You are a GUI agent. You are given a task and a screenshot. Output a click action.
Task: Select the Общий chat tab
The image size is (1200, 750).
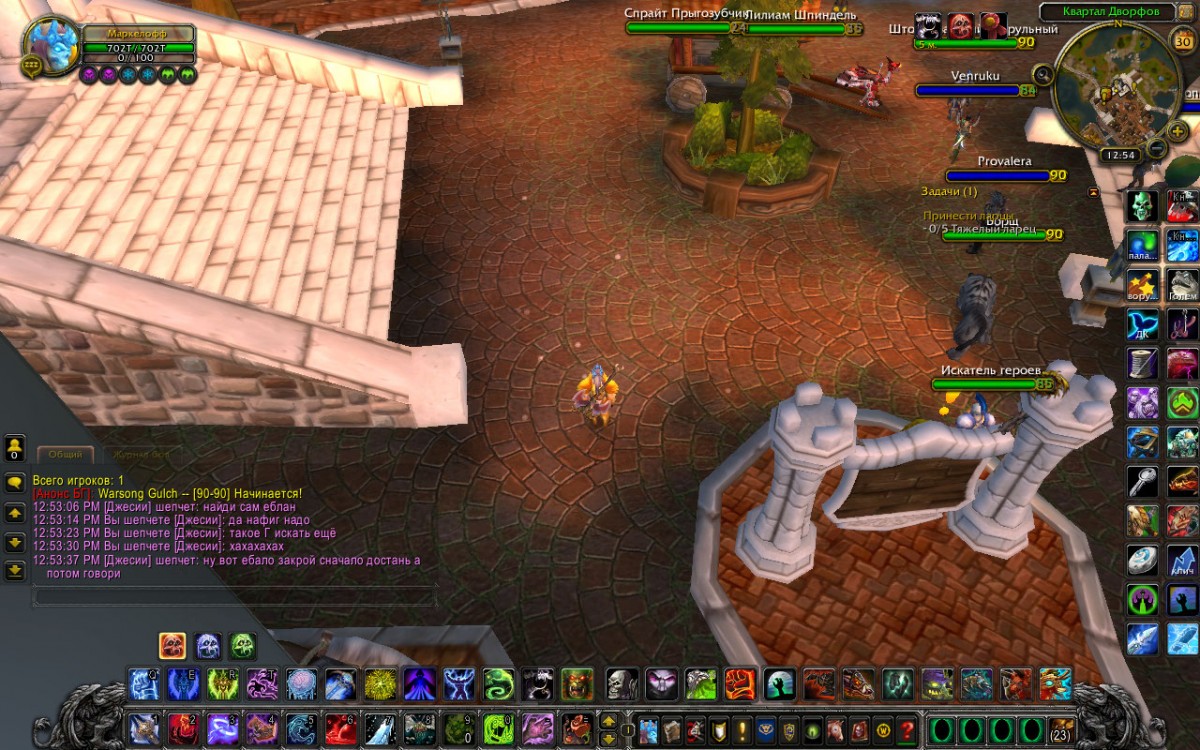pos(65,454)
